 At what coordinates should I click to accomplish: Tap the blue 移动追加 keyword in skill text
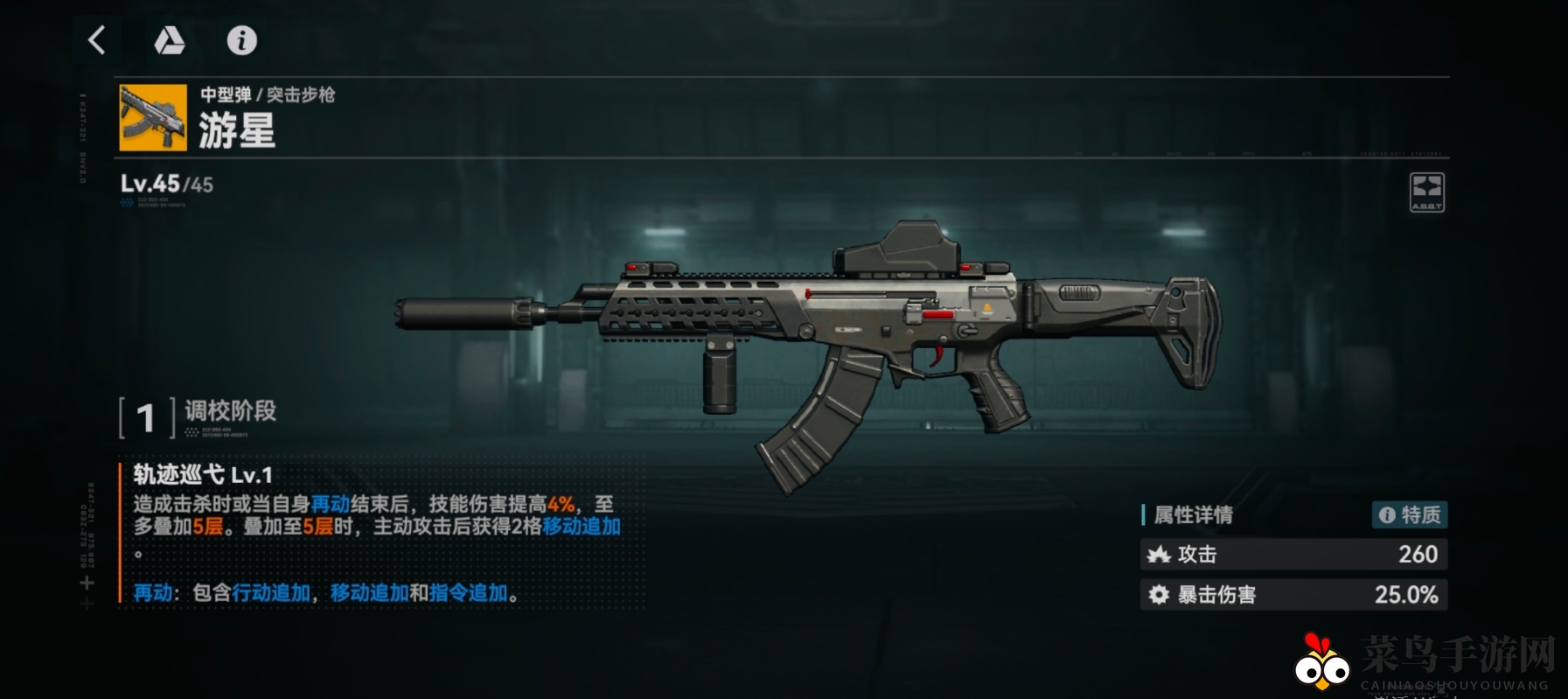tap(582, 527)
